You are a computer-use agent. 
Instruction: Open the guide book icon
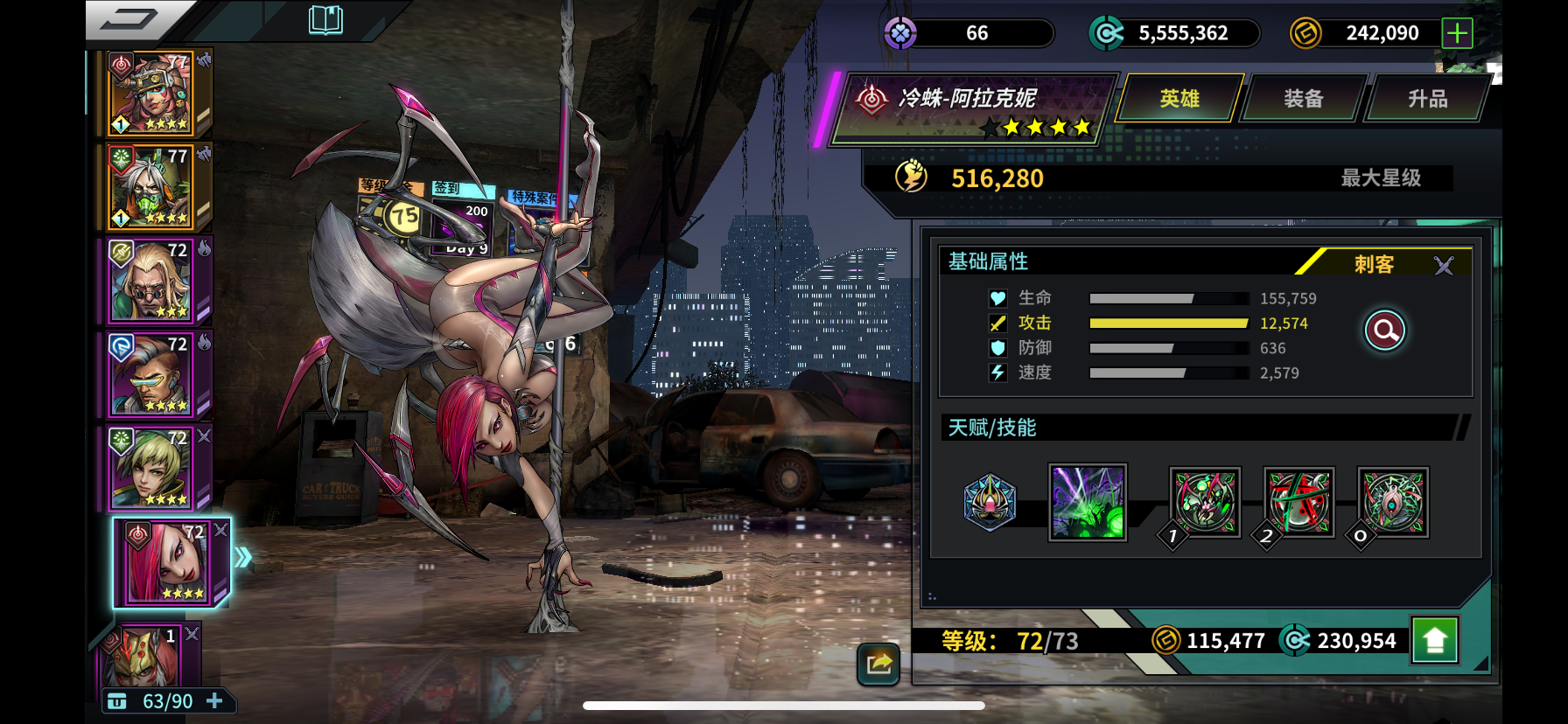point(325,19)
